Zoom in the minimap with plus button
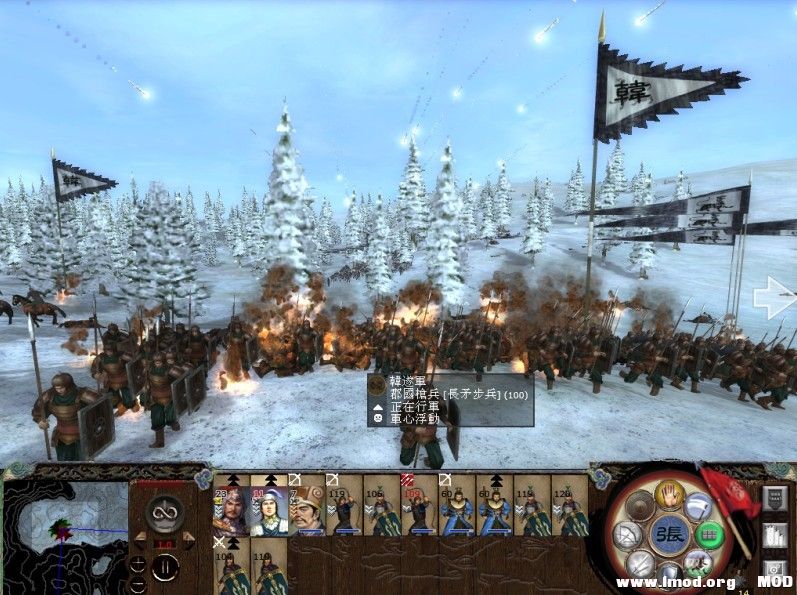The image size is (797, 595). pyautogui.click(x=137, y=563)
